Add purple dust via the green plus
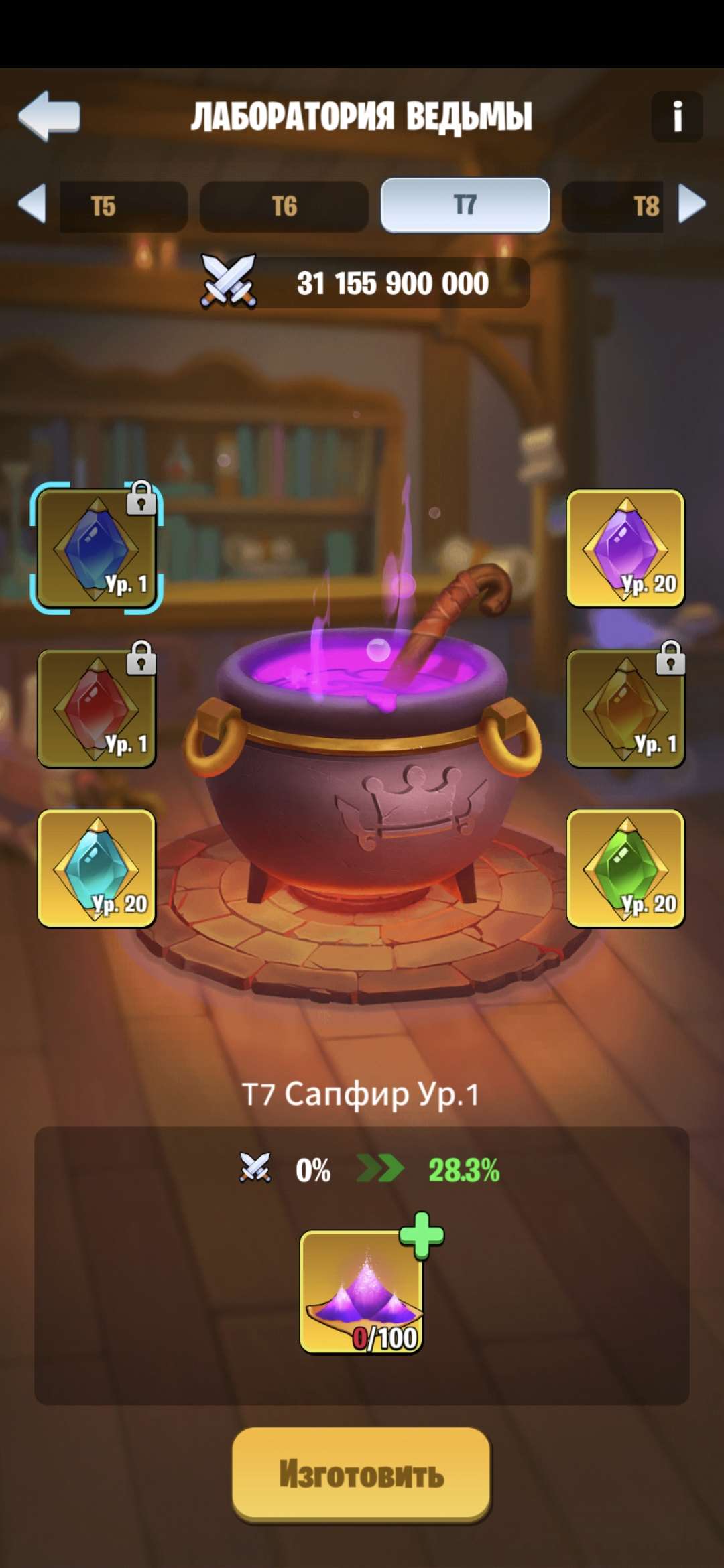This screenshot has width=724, height=1568. coord(422,1235)
